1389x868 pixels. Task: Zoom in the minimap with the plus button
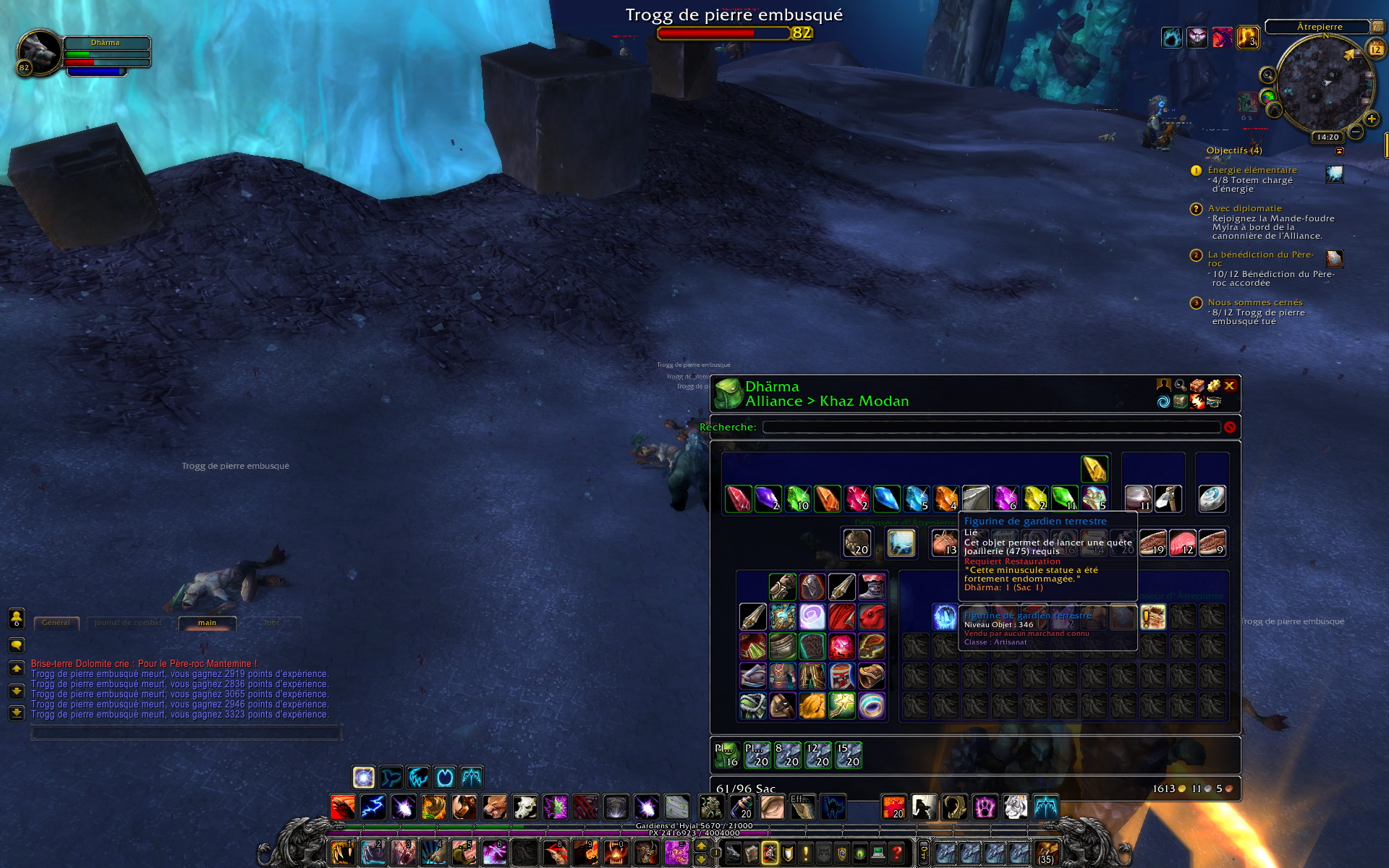(x=1371, y=119)
